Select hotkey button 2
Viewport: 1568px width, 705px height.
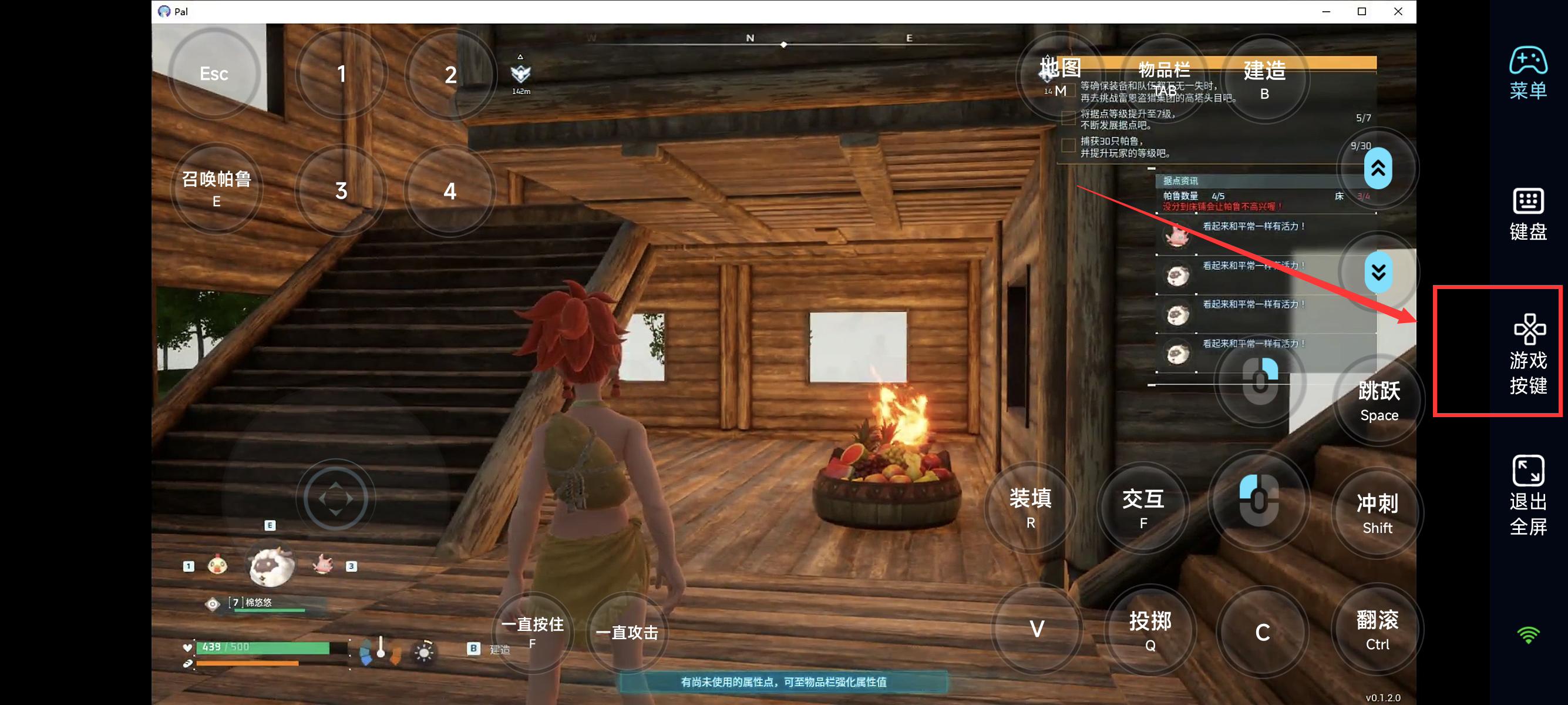click(450, 75)
